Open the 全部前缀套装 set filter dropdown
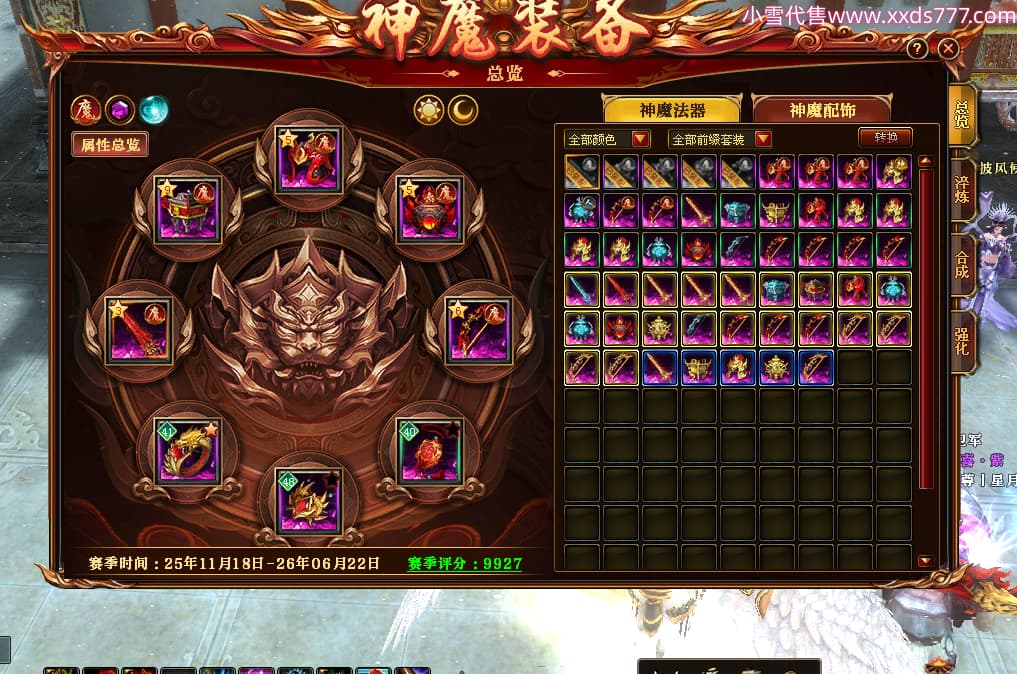 point(720,139)
